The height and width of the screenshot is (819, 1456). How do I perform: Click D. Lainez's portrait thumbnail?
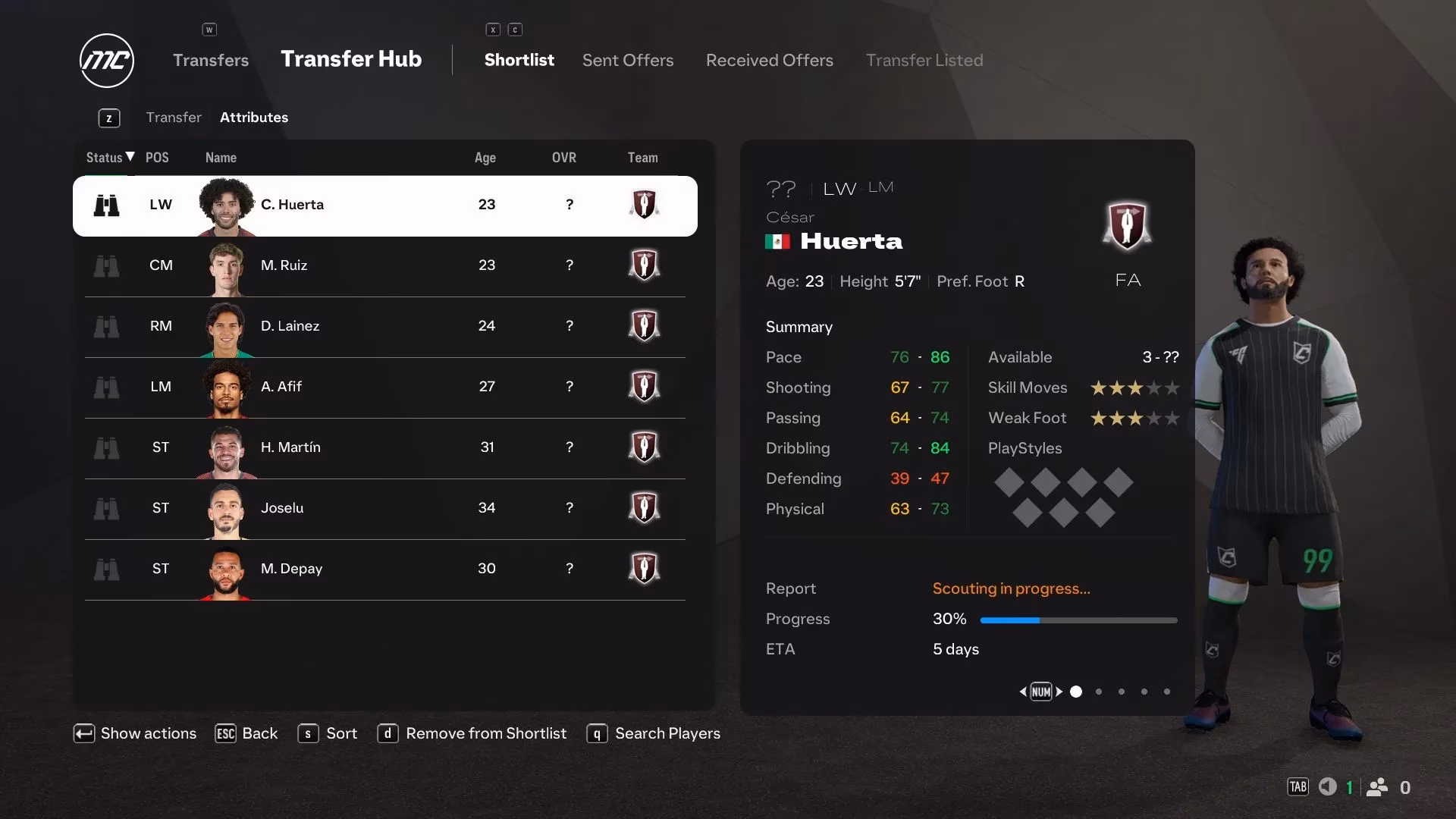[227, 327]
